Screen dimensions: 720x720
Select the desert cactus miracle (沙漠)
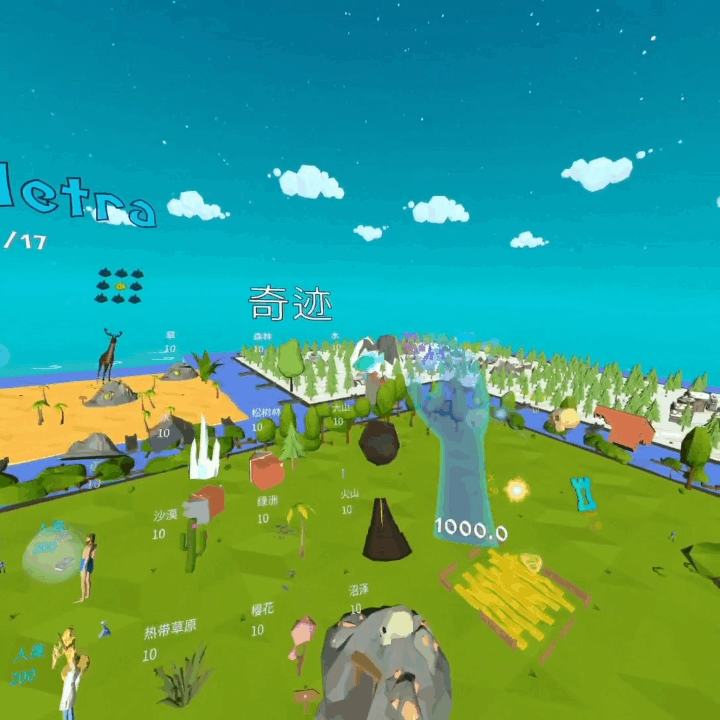191,547
